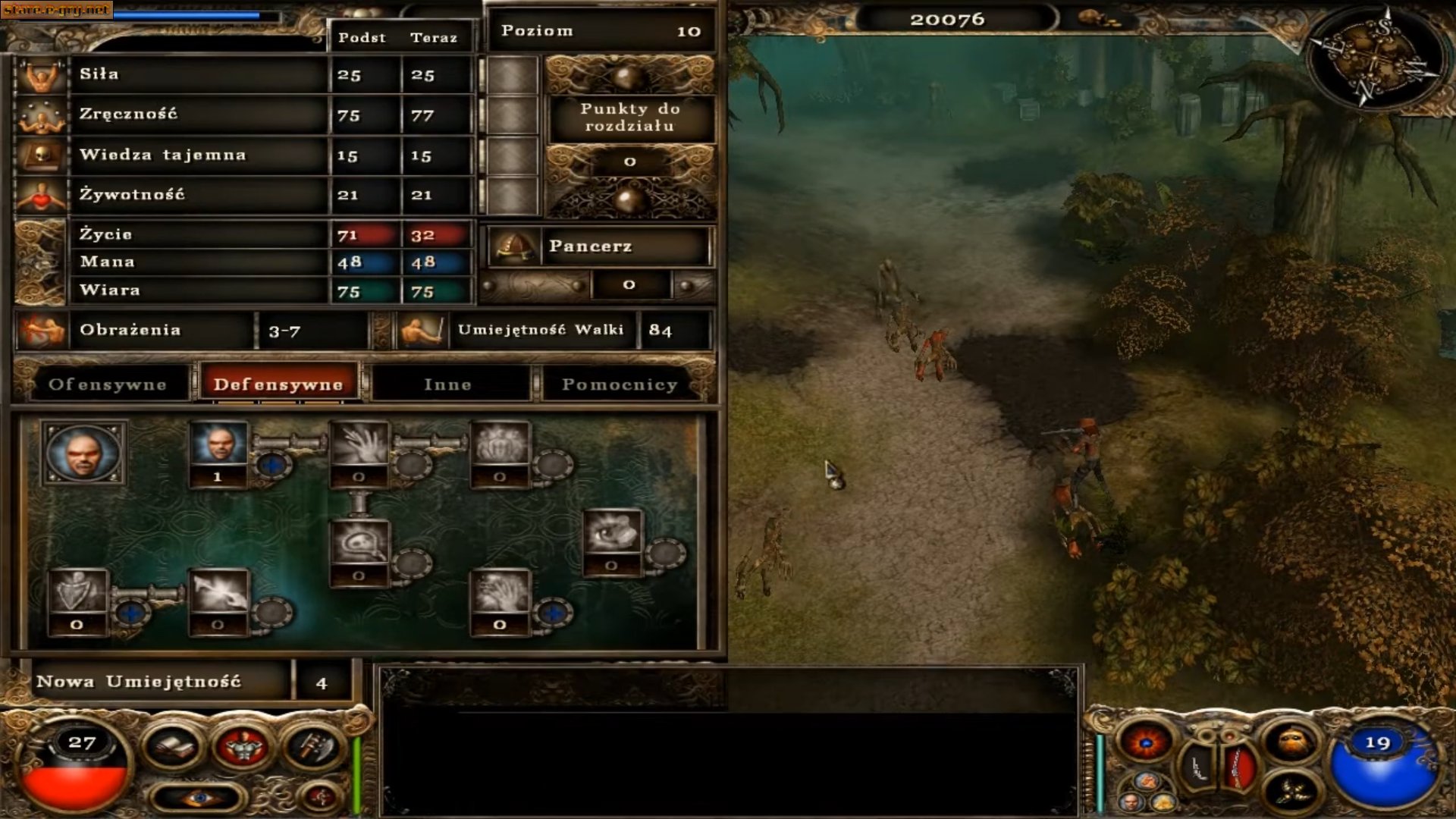Click the compass in the corner
This screenshot has width=1456, height=819.
coord(1380,57)
